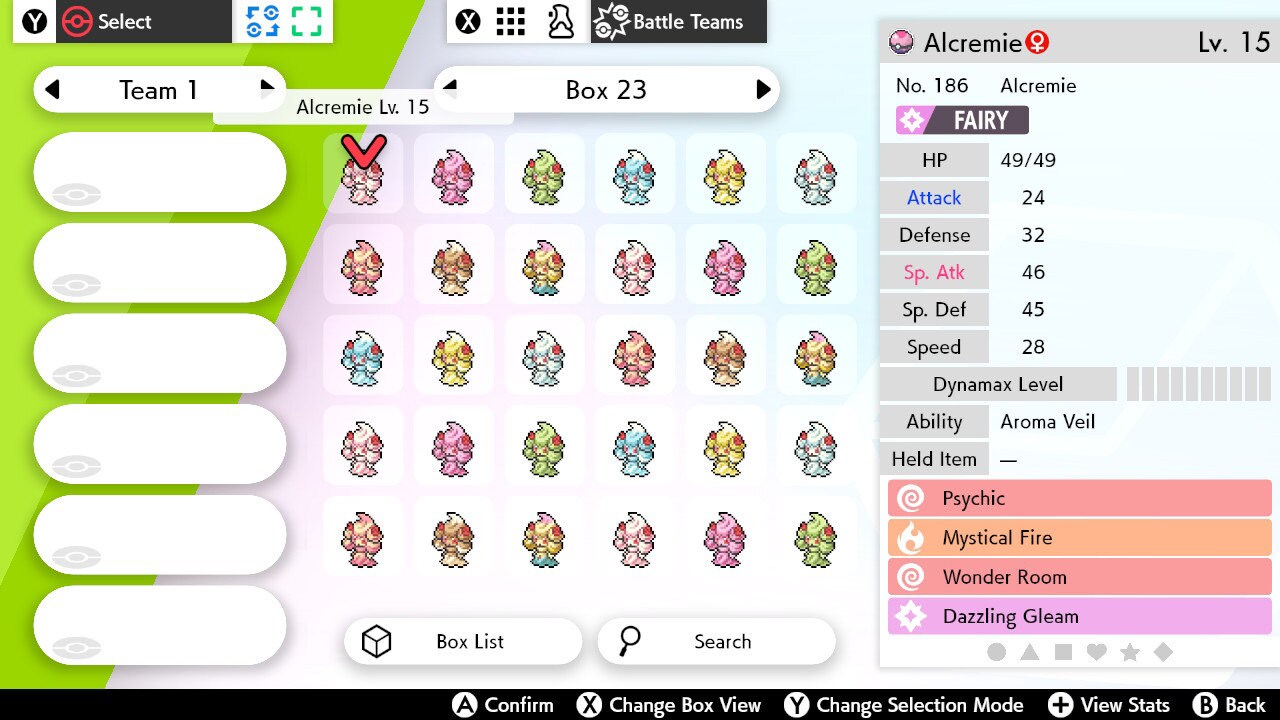The width and height of the screenshot is (1280, 720).
Task: Click the Pokémon silhouette icon next to the grid
Action: (x=560, y=20)
